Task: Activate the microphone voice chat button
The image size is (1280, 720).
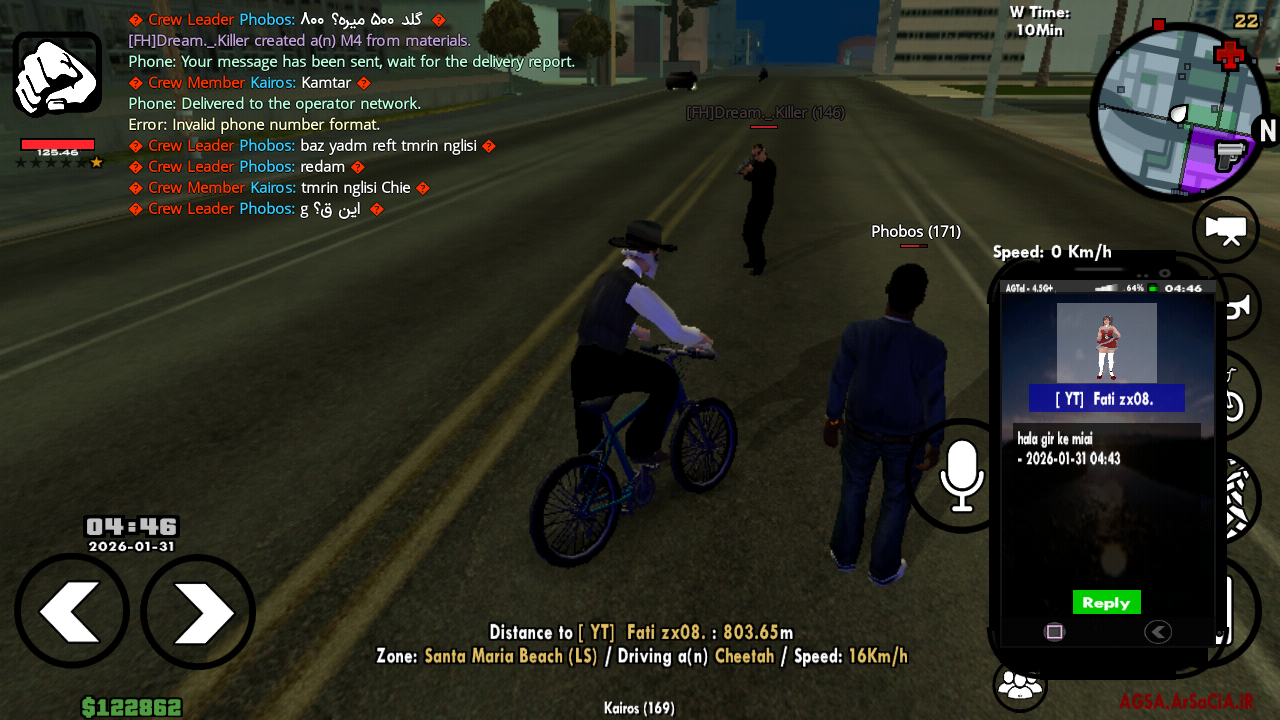Action: click(960, 476)
